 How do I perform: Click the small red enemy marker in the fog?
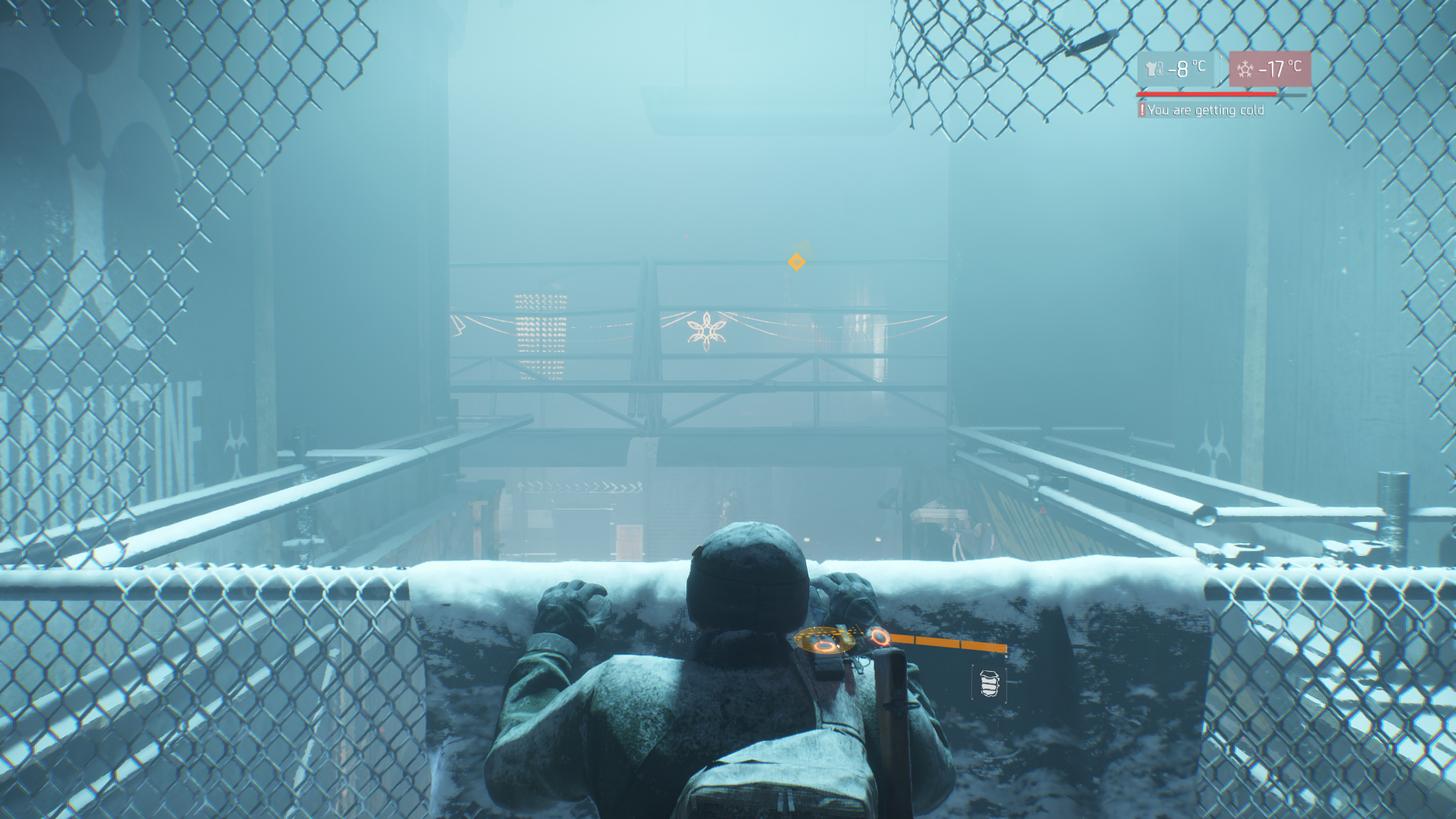coord(685,235)
